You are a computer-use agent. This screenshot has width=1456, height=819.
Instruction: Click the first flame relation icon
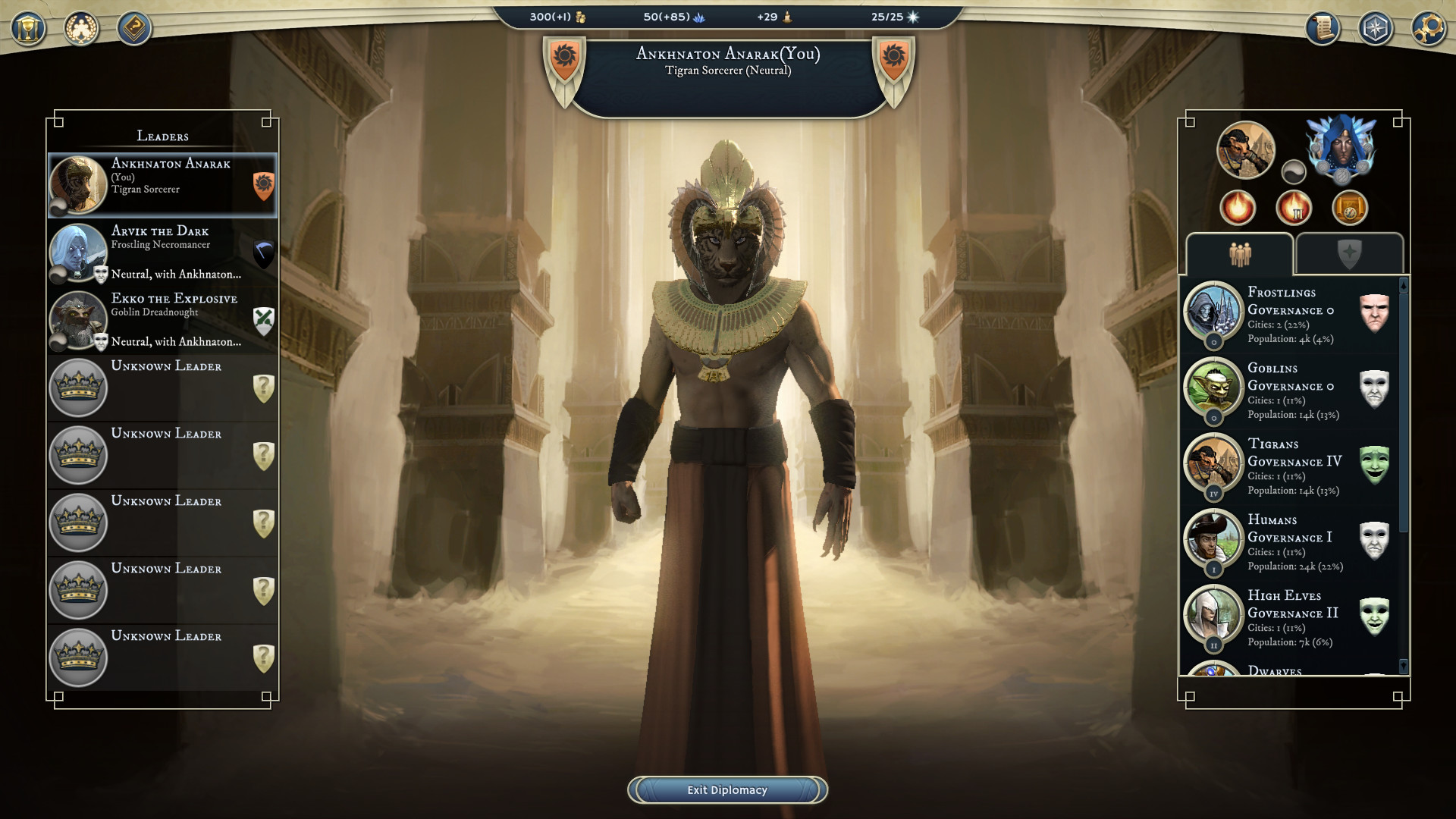(1238, 208)
